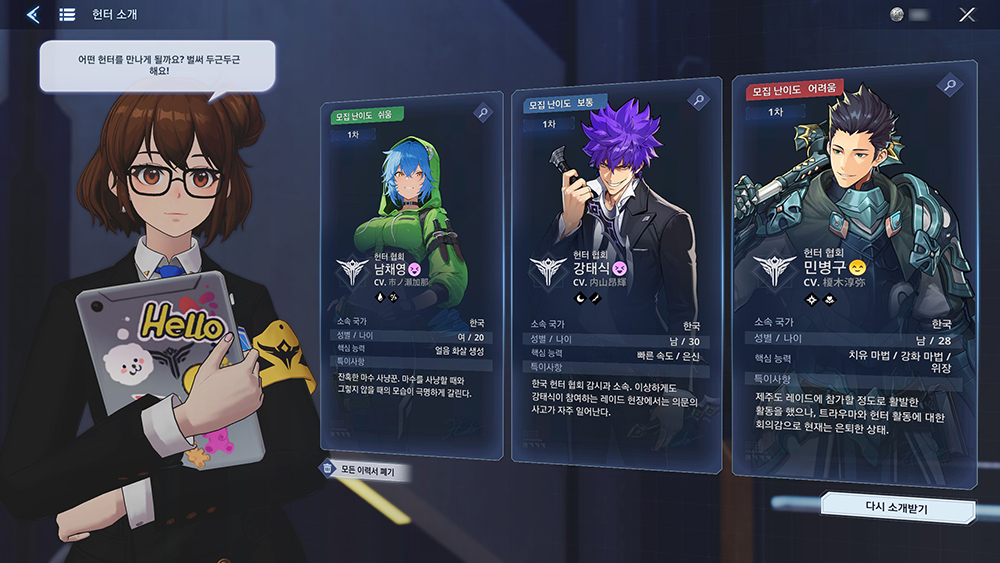Click 다시 소개받기 to reroll hunters
The width and height of the screenshot is (1000, 563).
pos(897,508)
